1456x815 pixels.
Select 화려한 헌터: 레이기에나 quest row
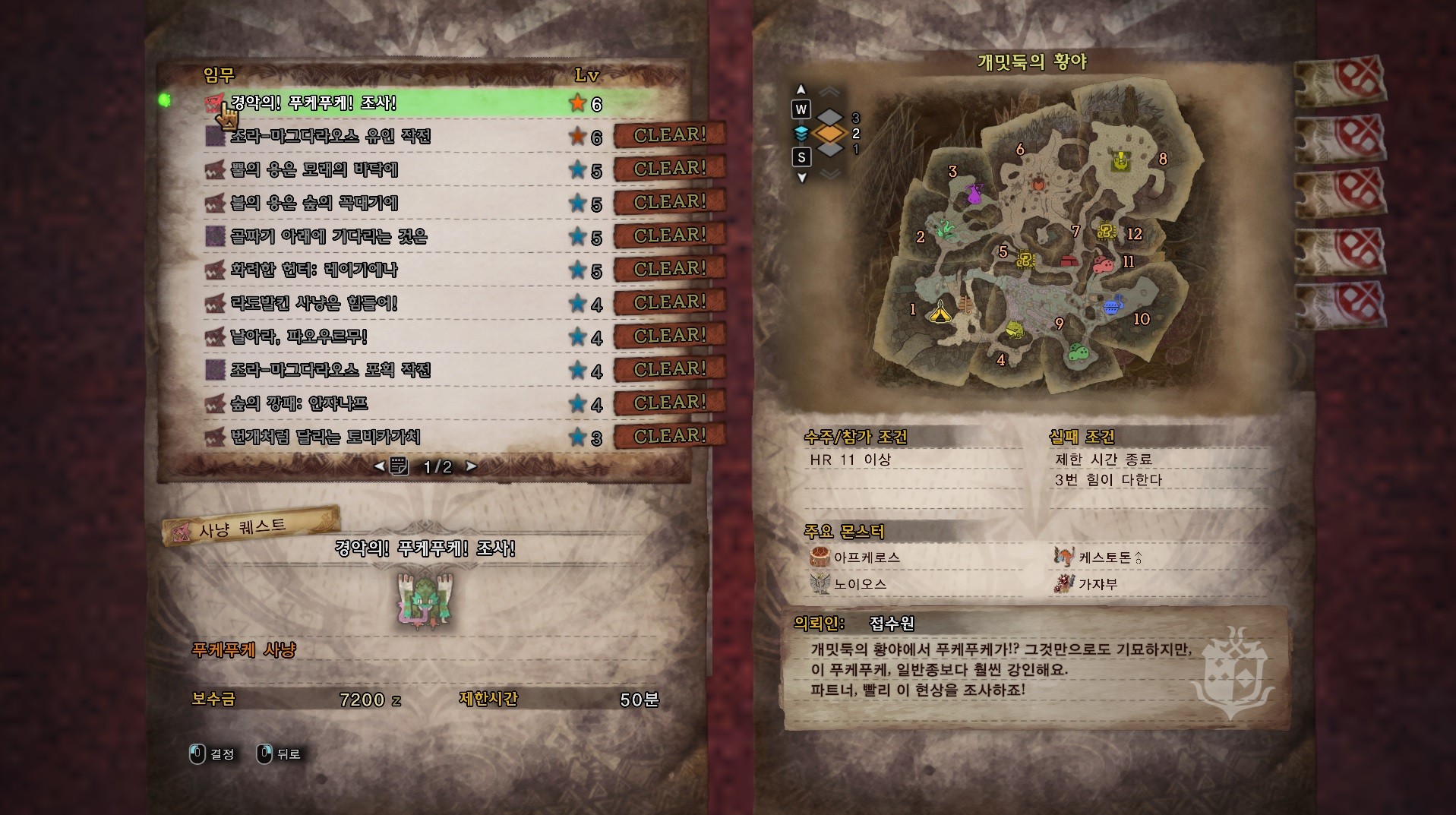314,270
